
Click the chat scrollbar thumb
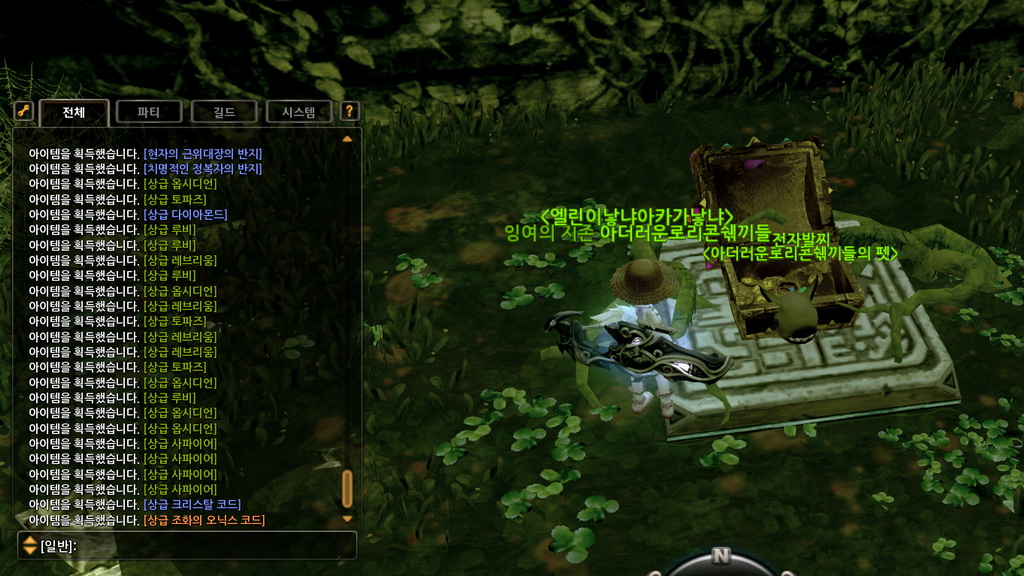click(x=347, y=489)
